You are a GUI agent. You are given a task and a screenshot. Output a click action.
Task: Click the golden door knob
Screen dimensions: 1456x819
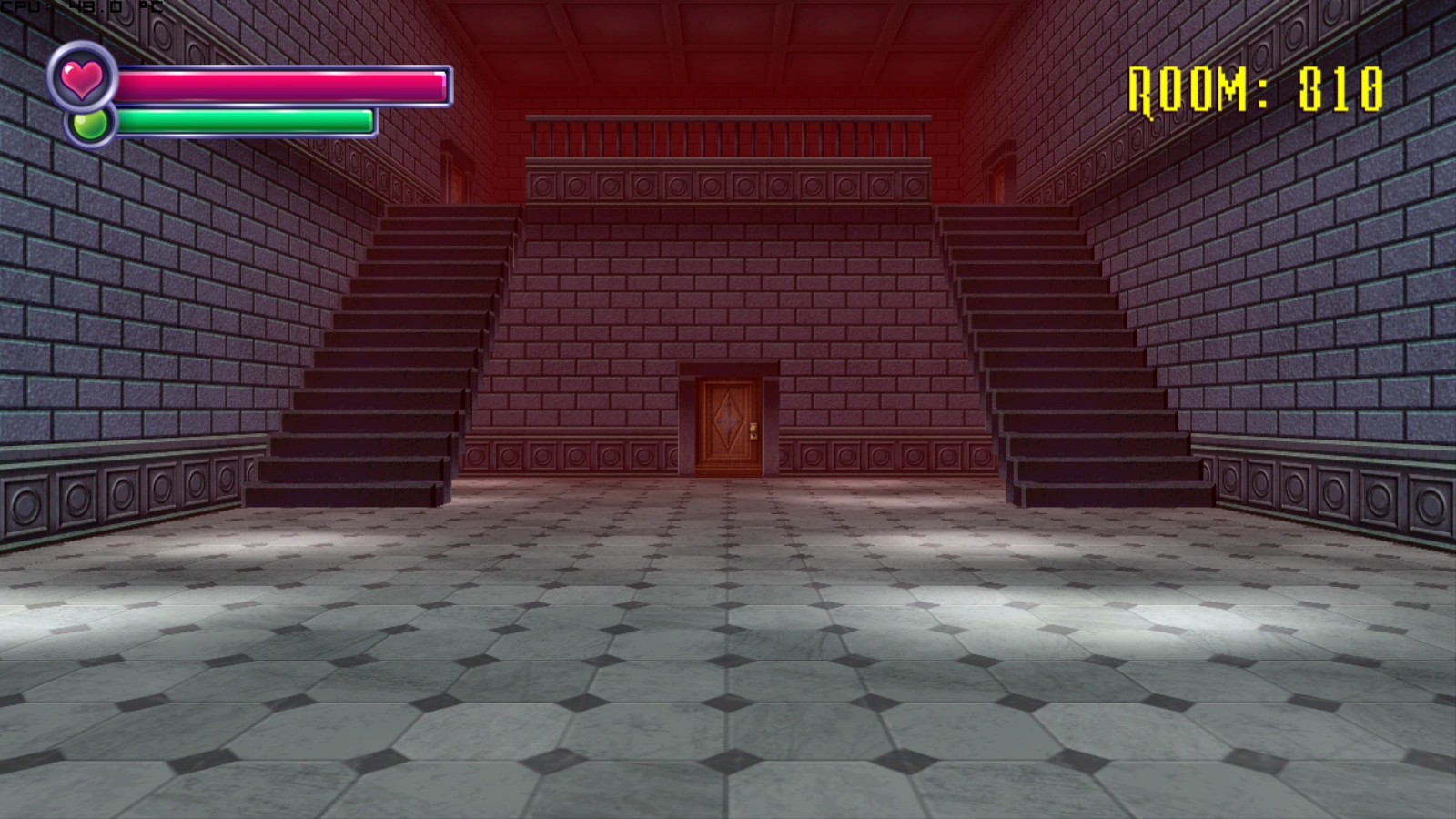(x=753, y=428)
